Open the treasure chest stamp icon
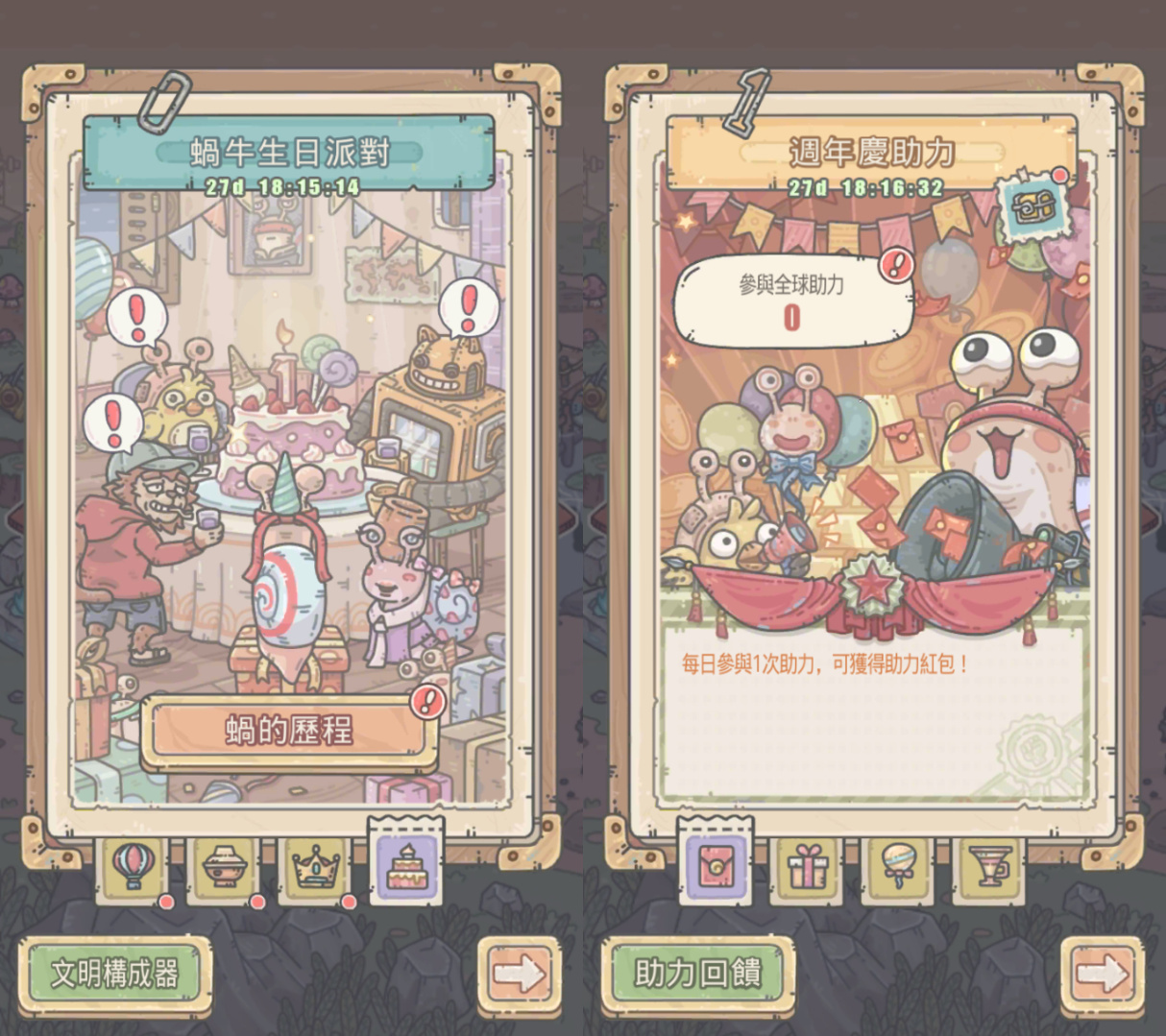 (x=1029, y=206)
